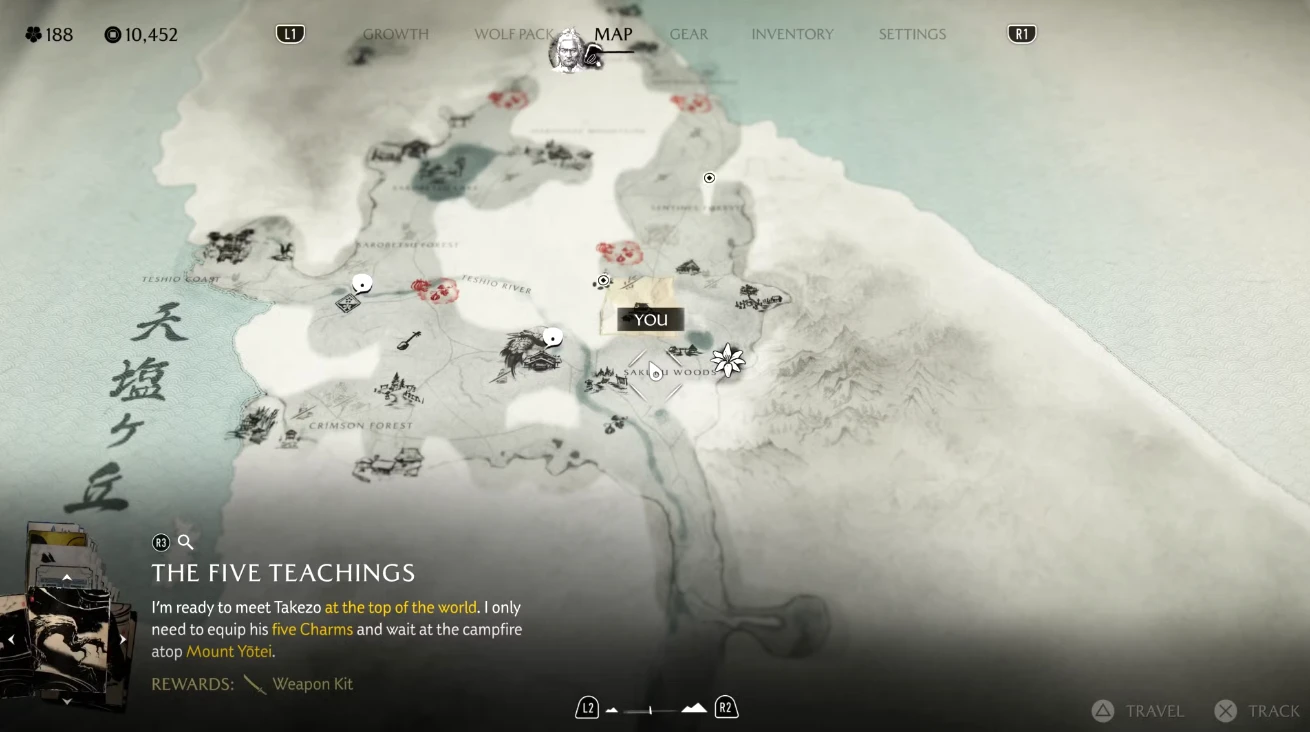The height and width of the screenshot is (732, 1310).
Task: Show the next quest card with right arrow
Action: (123, 640)
